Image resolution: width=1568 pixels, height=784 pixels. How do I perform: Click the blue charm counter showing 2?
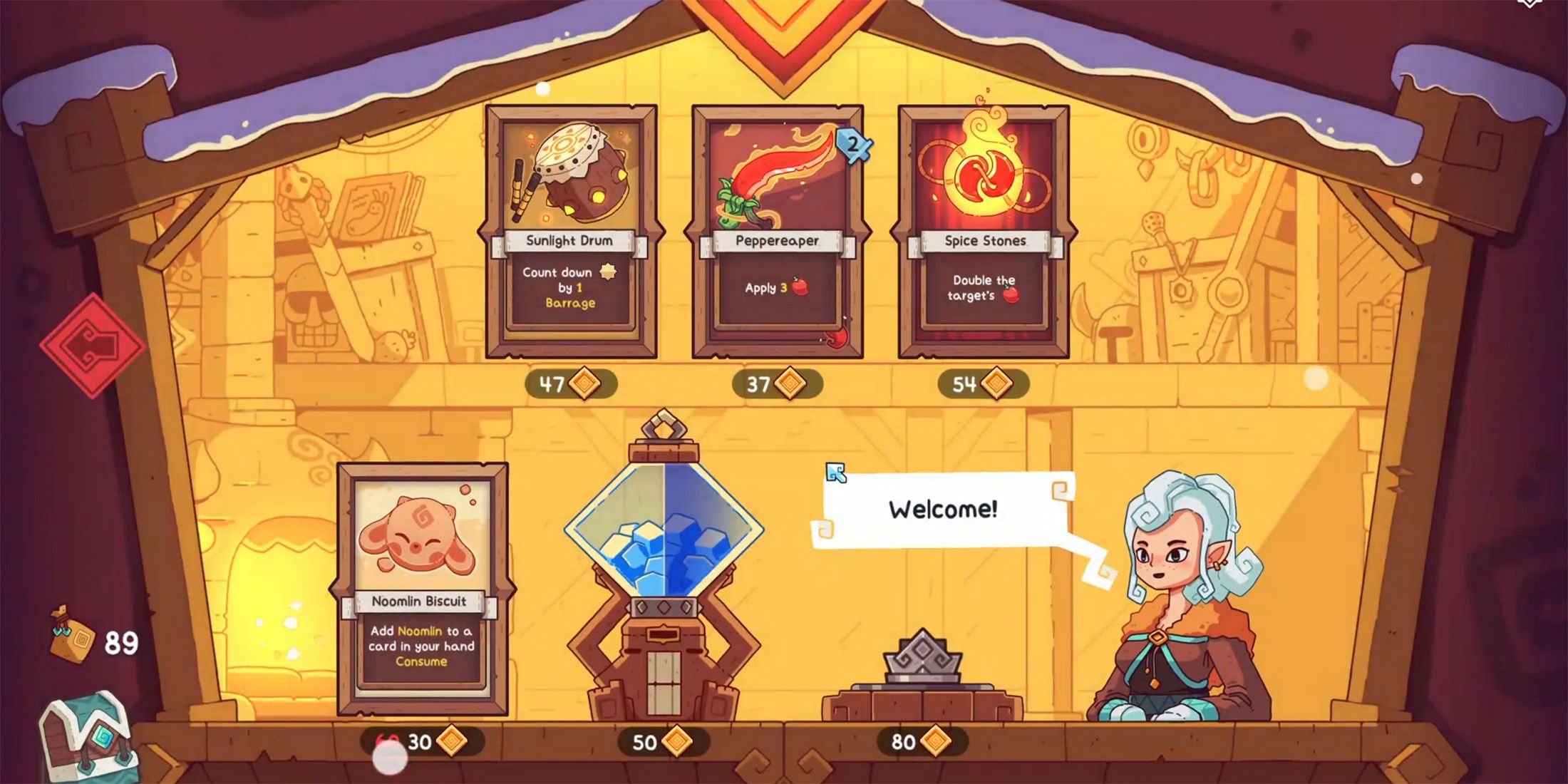[853, 144]
